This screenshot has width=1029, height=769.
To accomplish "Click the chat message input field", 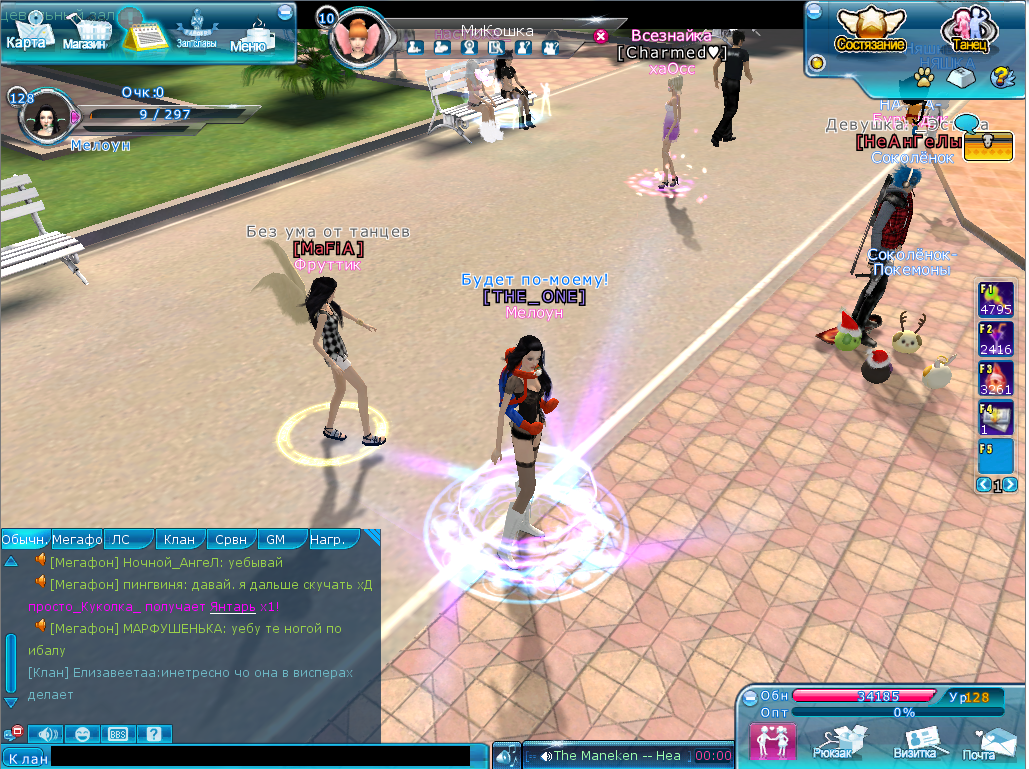I will click(x=260, y=757).
